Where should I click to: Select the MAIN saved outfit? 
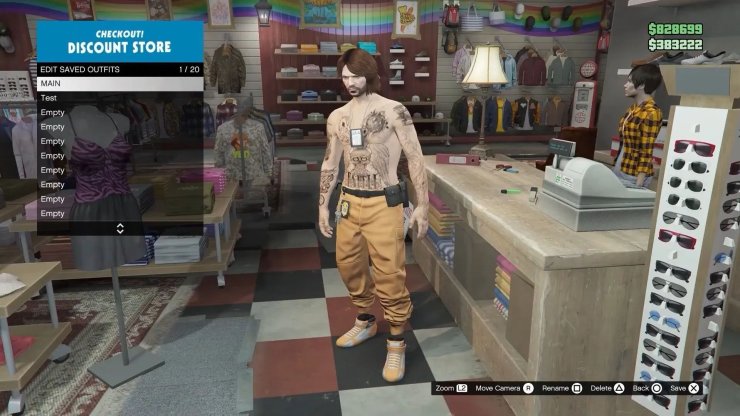pos(119,83)
